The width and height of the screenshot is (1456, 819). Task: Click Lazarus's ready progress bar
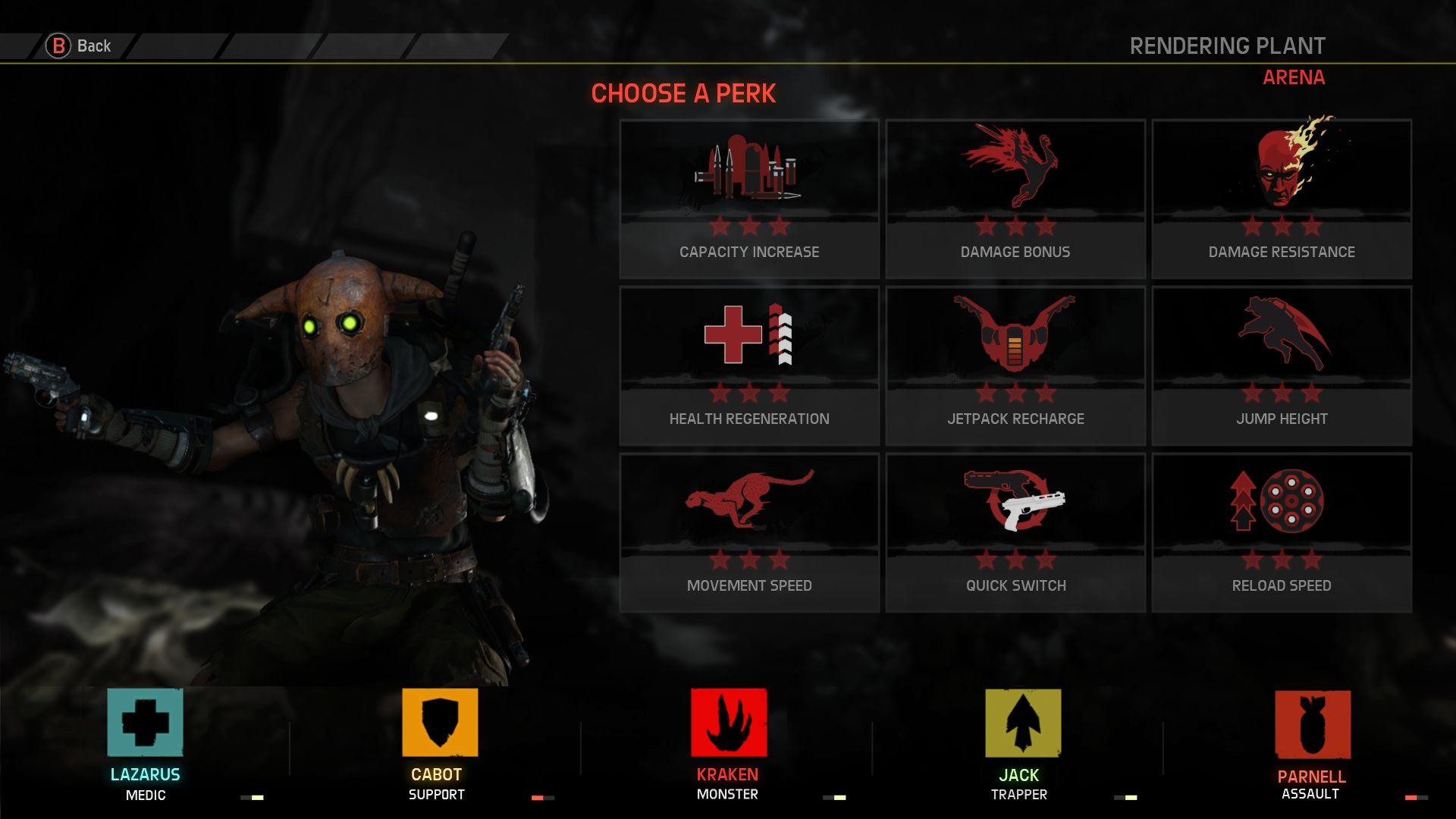click(250, 796)
